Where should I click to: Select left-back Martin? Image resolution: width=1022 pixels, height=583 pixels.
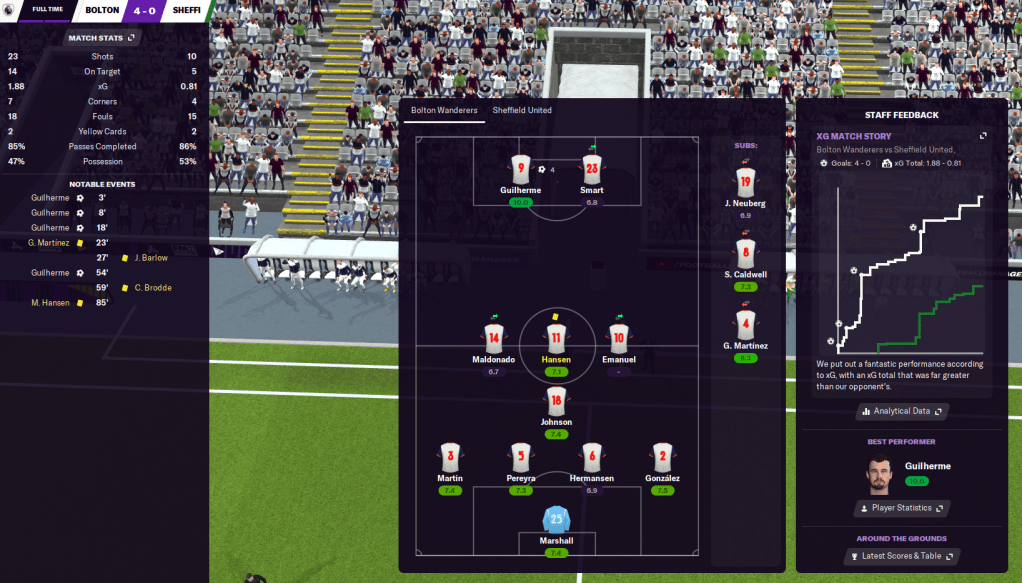click(450, 458)
